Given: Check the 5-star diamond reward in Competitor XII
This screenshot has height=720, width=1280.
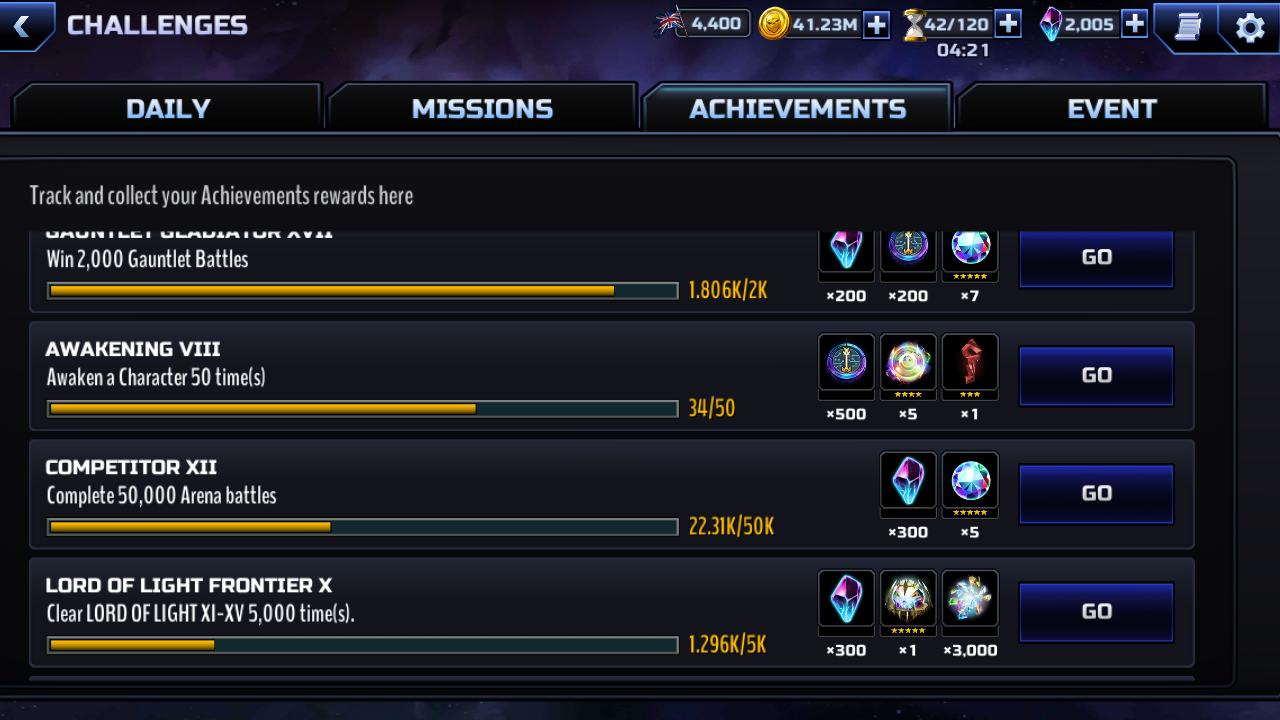Looking at the screenshot, I should click(970, 480).
